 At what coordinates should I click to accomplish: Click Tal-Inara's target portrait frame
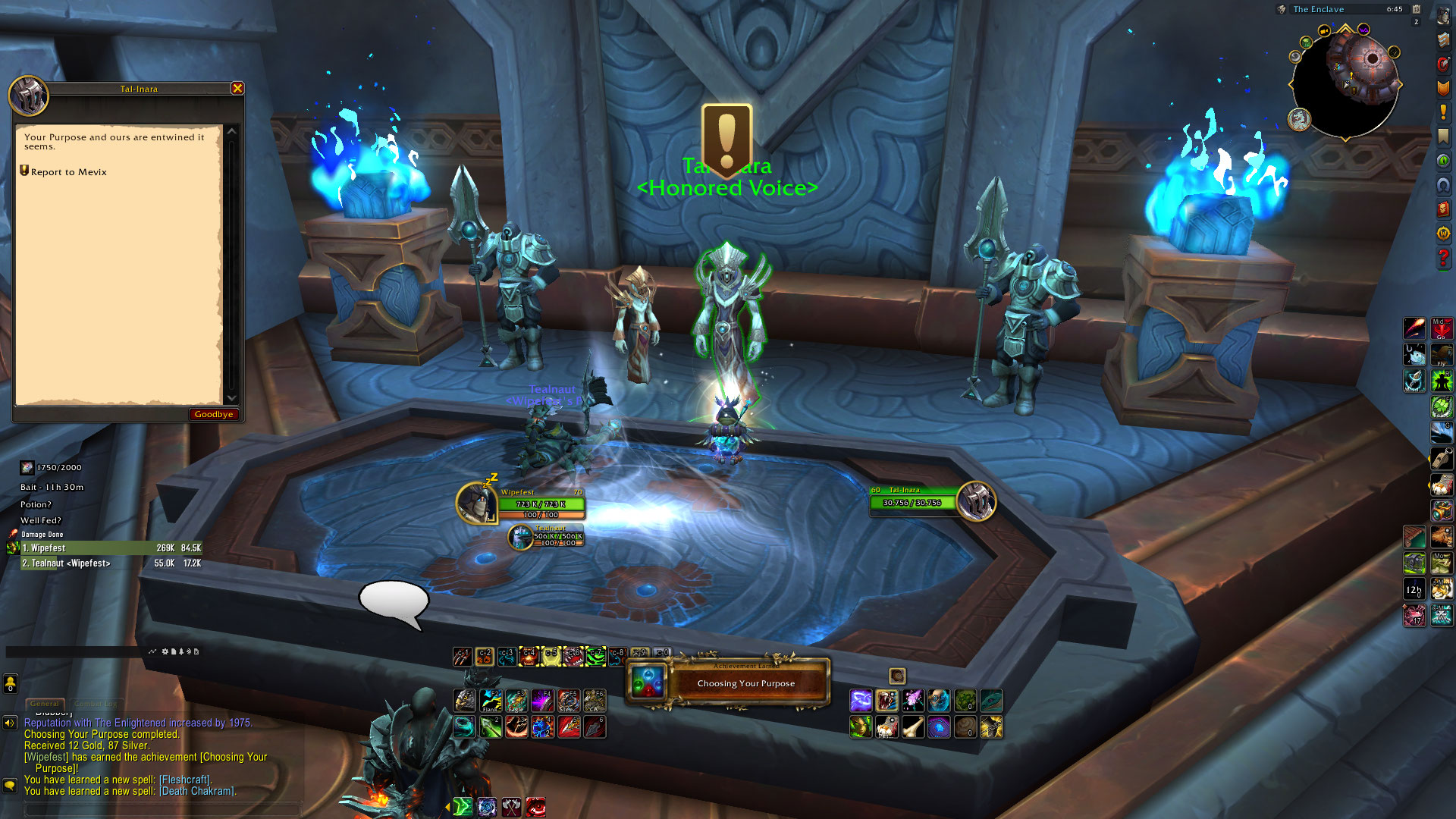[976, 501]
